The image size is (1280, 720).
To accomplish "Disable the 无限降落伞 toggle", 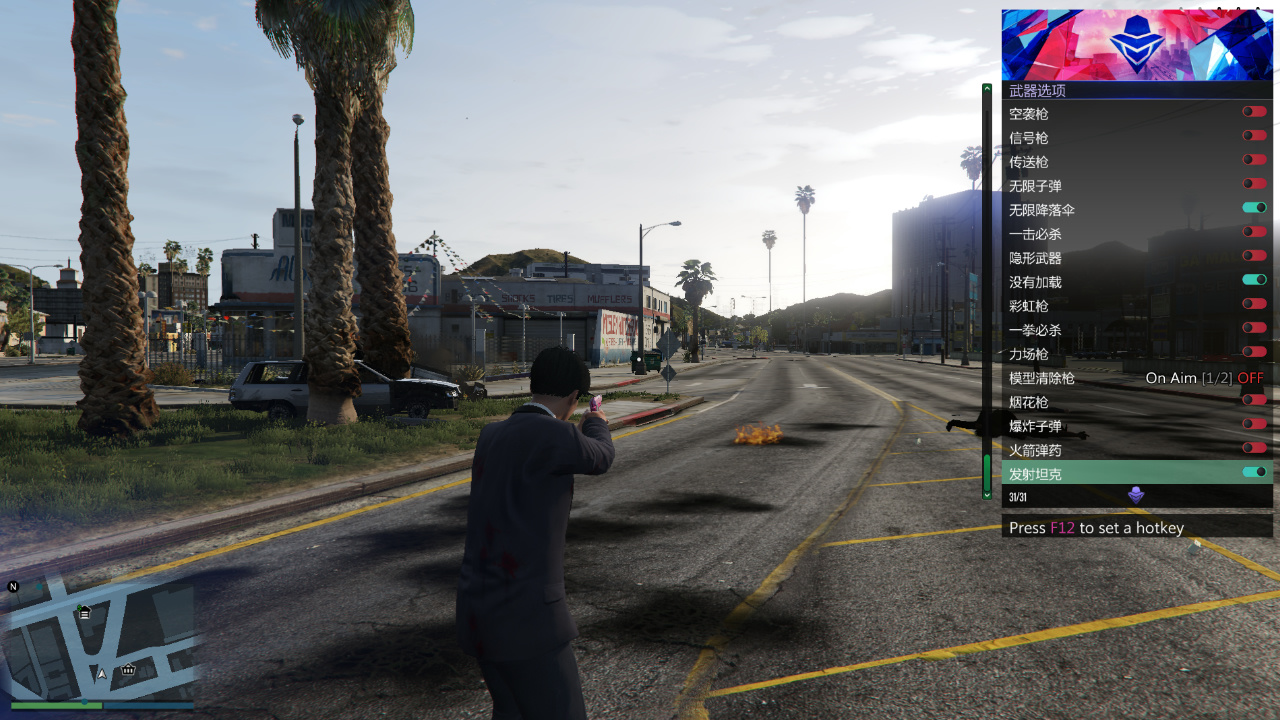I will click(1254, 208).
